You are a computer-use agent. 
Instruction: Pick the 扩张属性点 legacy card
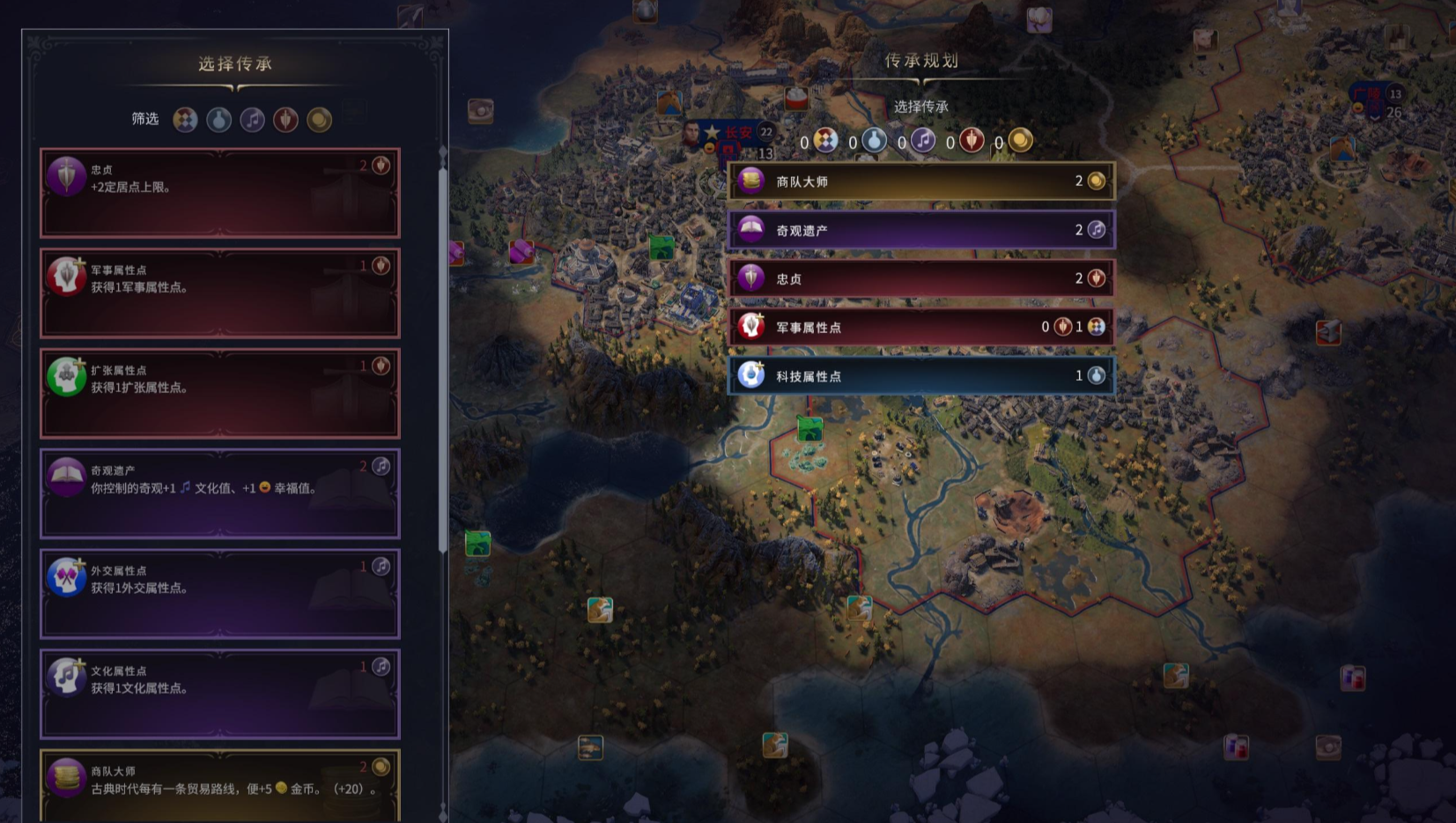tap(220, 394)
